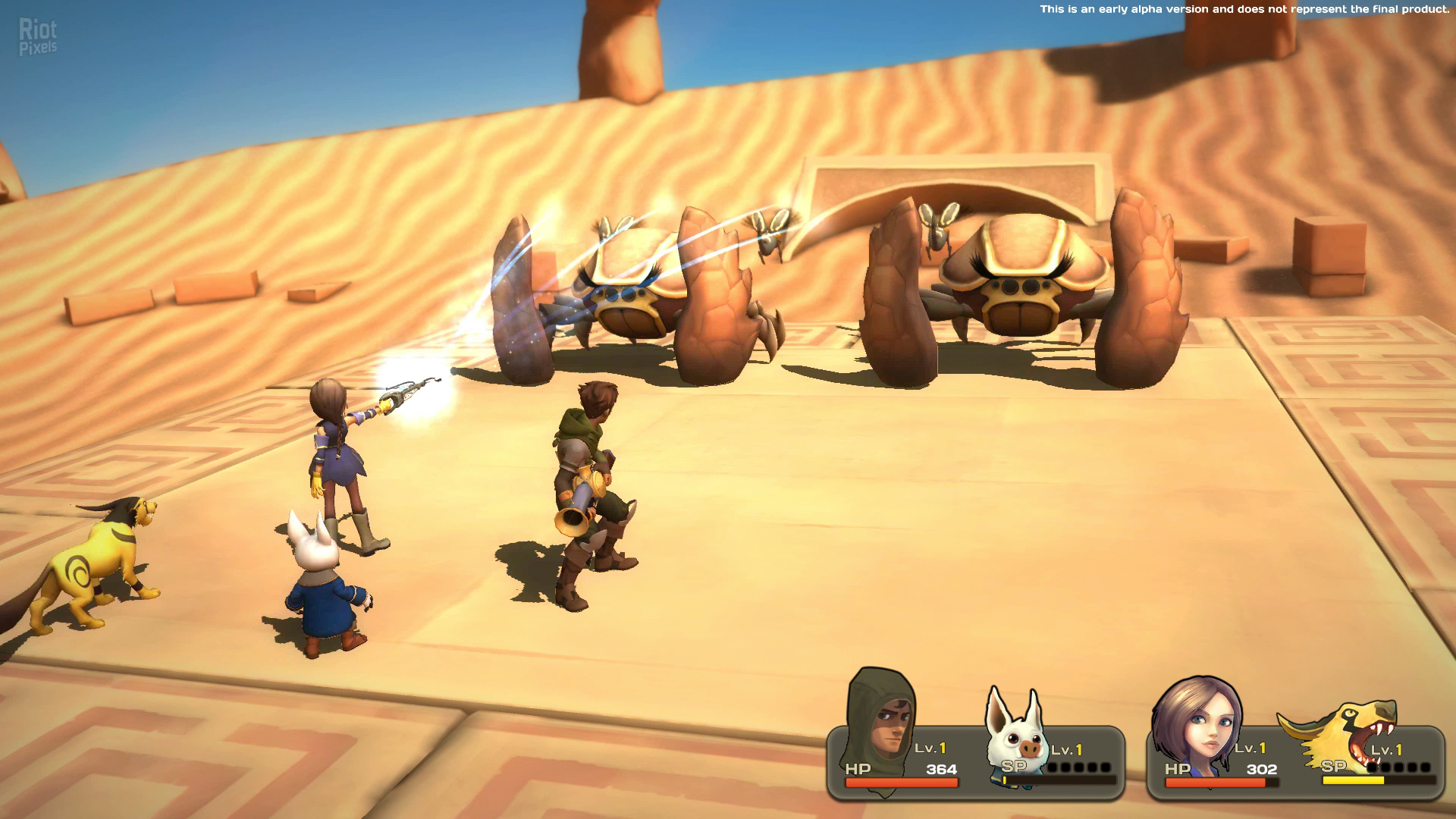
Task: Click the Riot Pixels watermark logo
Action: pyautogui.click(x=38, y=37)
